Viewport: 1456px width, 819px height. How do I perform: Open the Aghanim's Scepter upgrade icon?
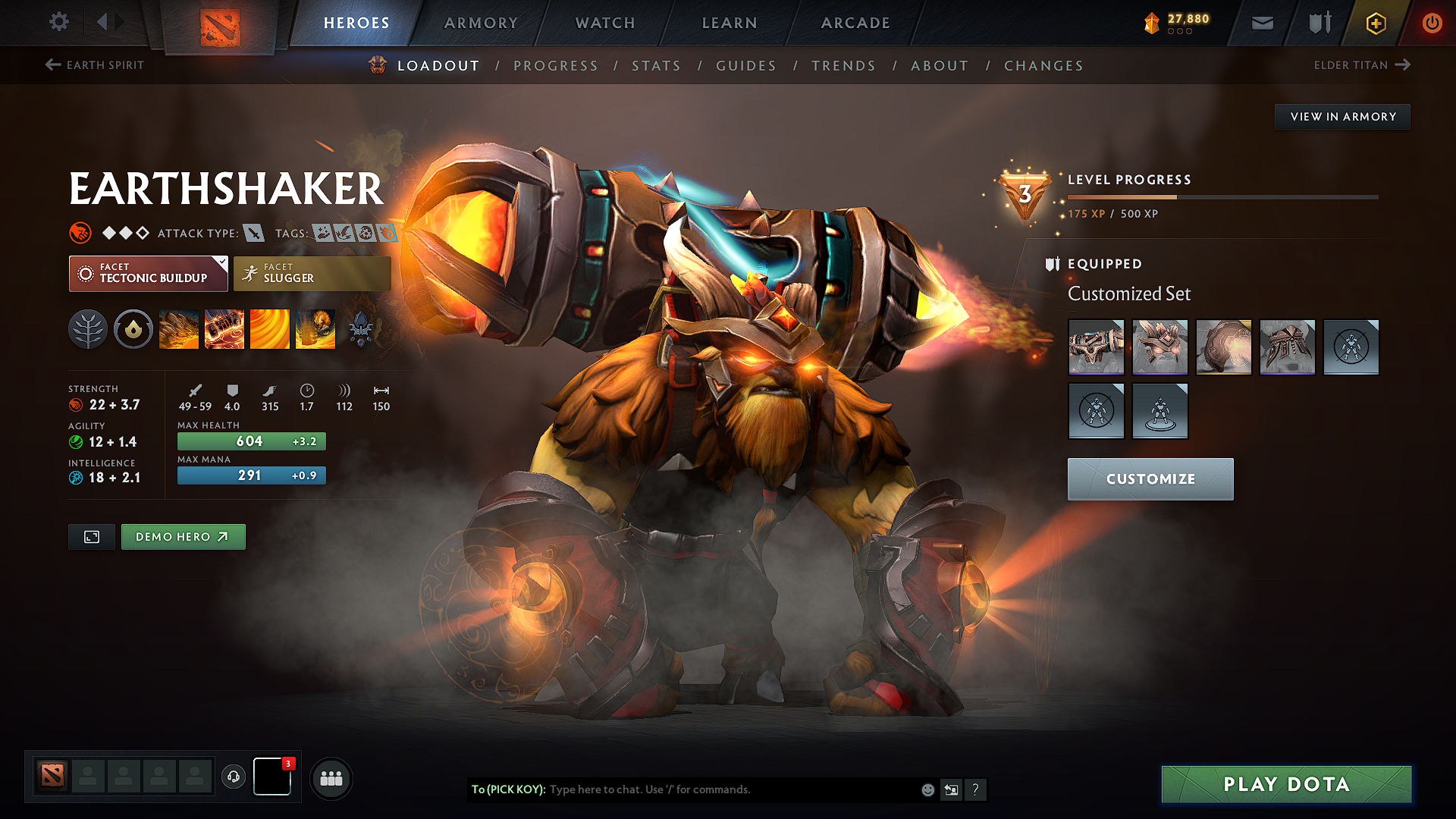pos(361,328)
